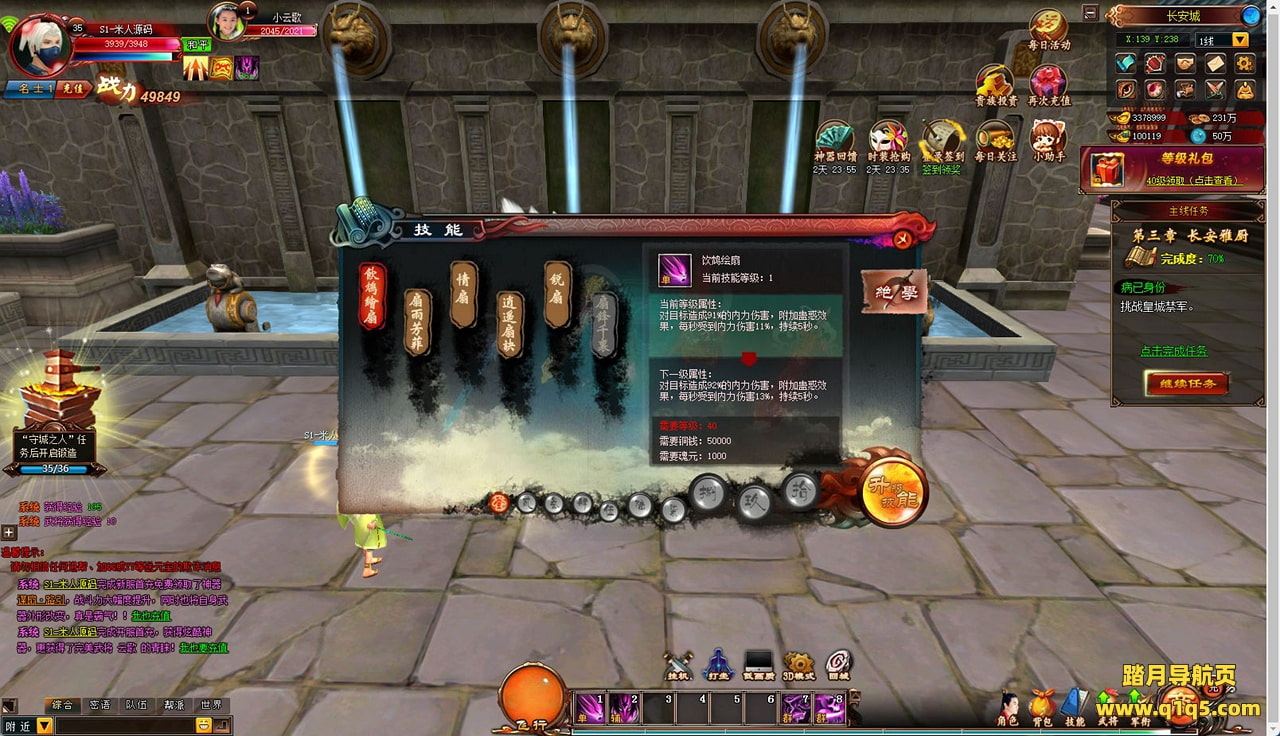Follow the 点击完成任务 quest link
The height and width of the screenshot is (736, 1280).
point(1173,351)
